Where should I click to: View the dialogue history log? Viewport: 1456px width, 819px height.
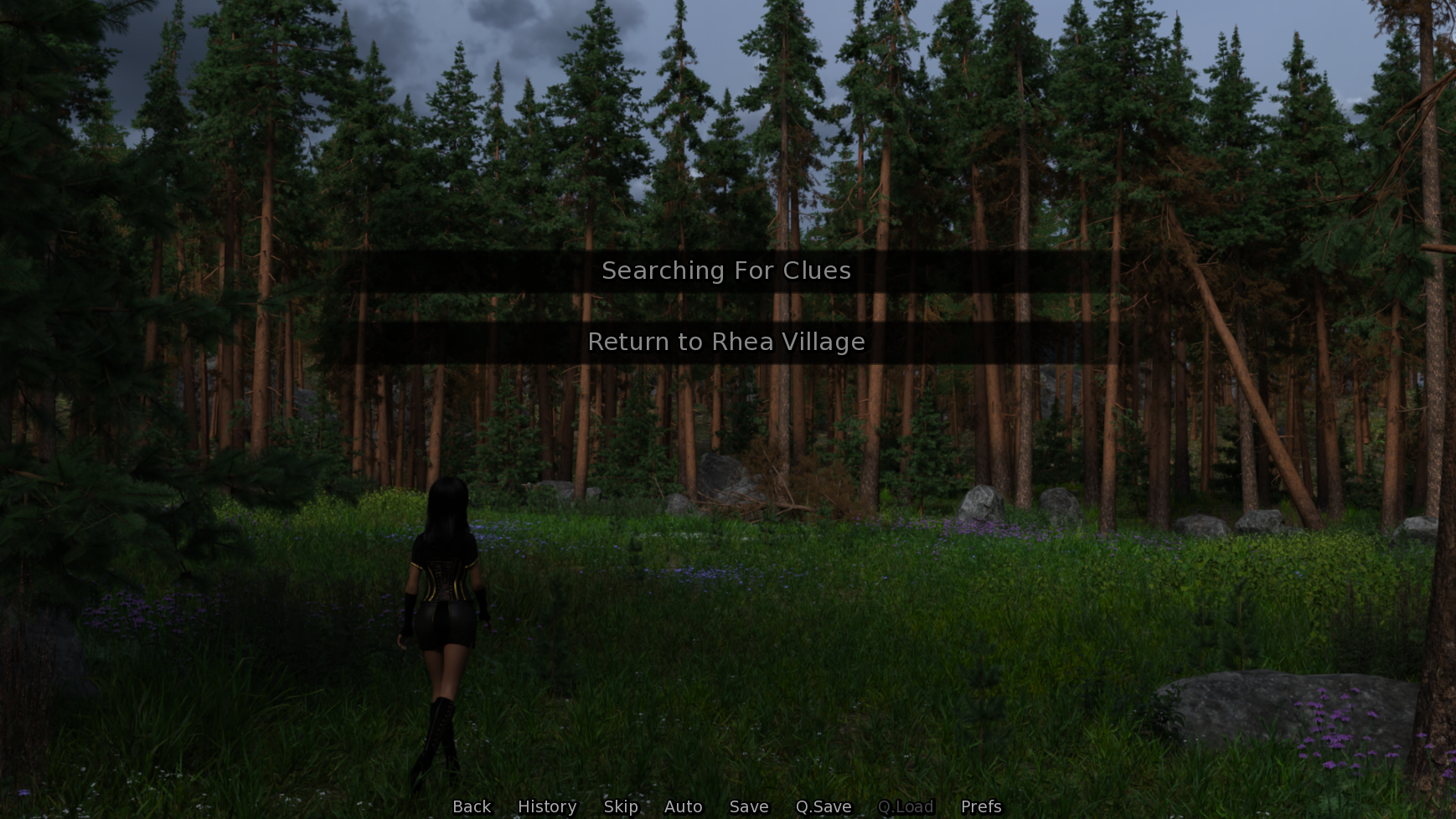pyautogui.click(x=545, y=806)
